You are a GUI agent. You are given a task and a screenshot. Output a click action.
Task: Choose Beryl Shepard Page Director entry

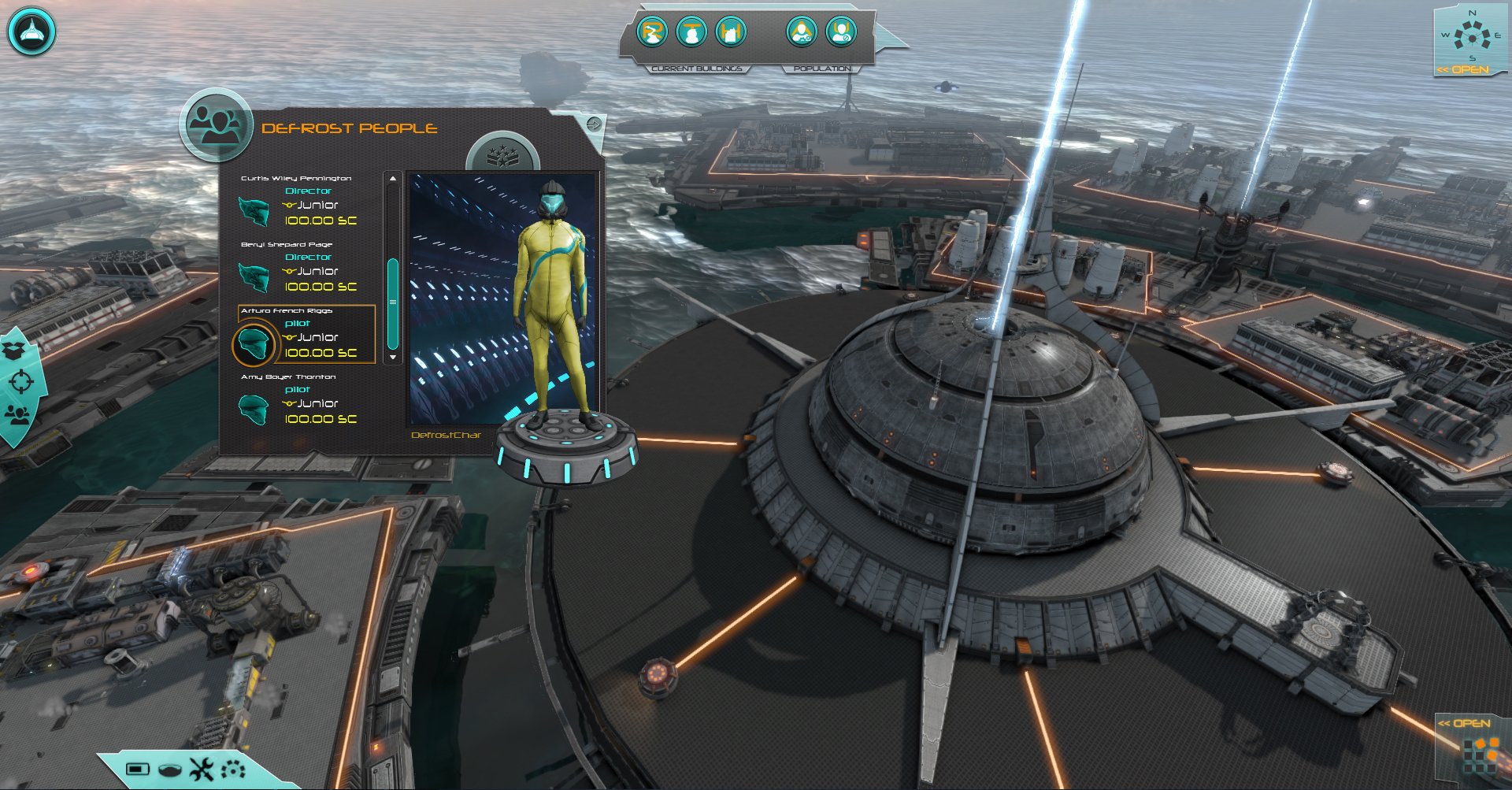(299, 267)
